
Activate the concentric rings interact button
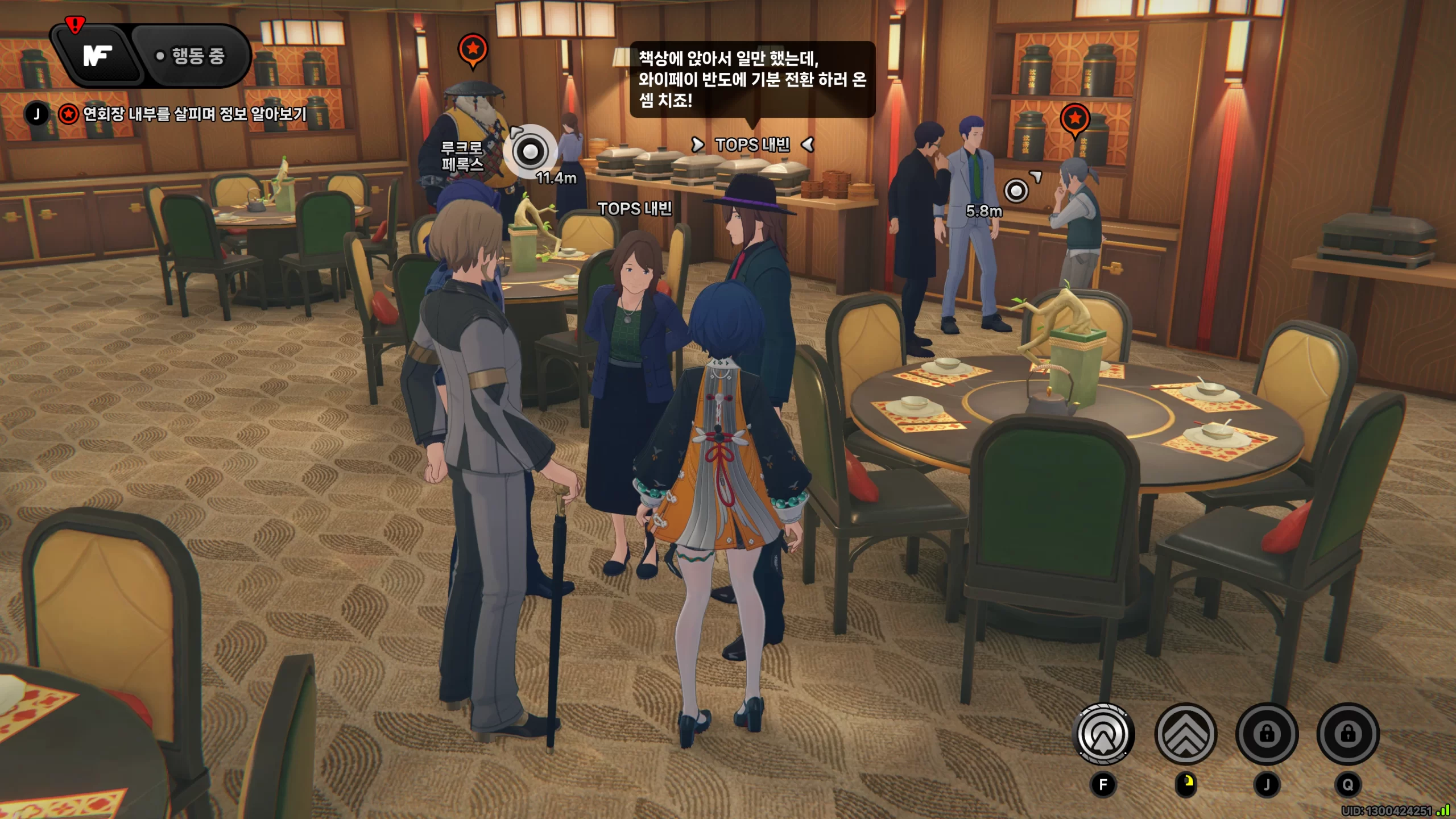click(1103, 734)
